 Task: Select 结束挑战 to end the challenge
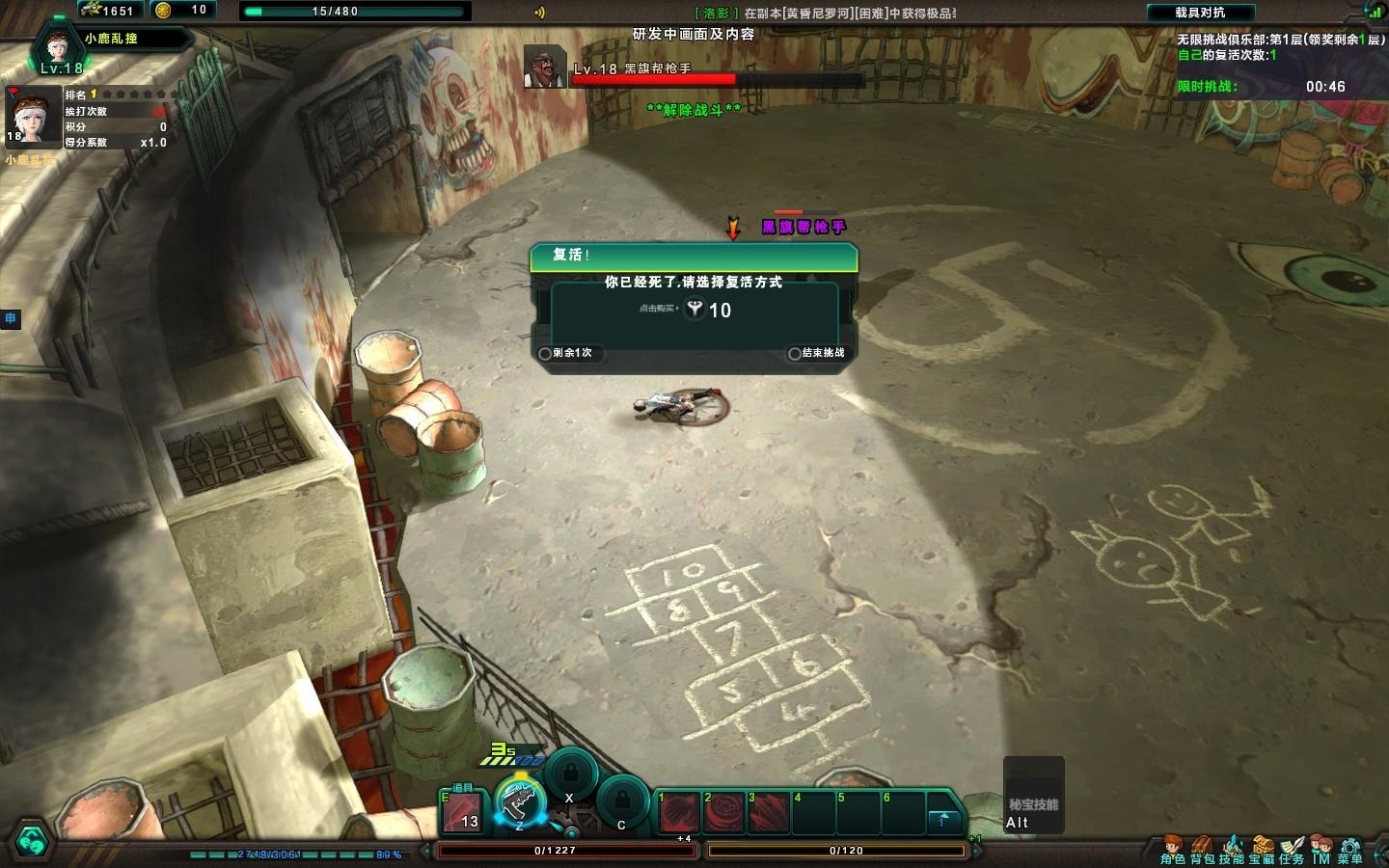(816, 353)
